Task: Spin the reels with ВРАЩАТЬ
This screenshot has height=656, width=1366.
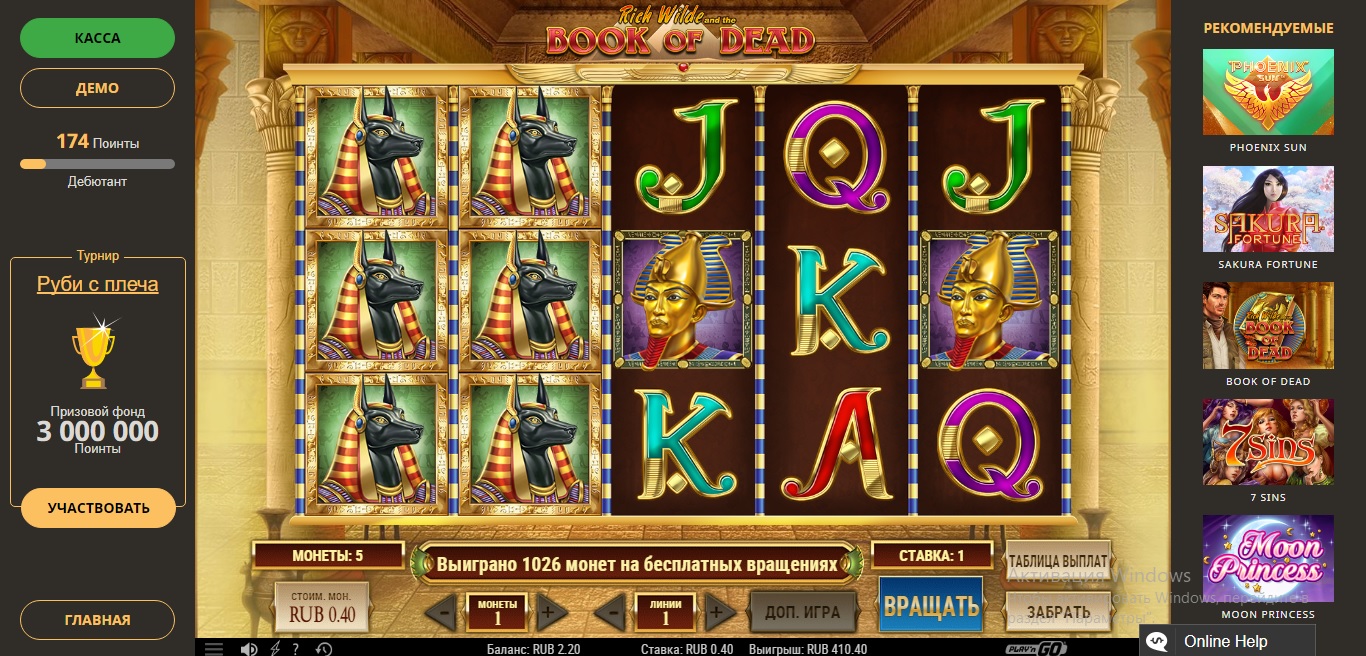Action: pos(930,605)
